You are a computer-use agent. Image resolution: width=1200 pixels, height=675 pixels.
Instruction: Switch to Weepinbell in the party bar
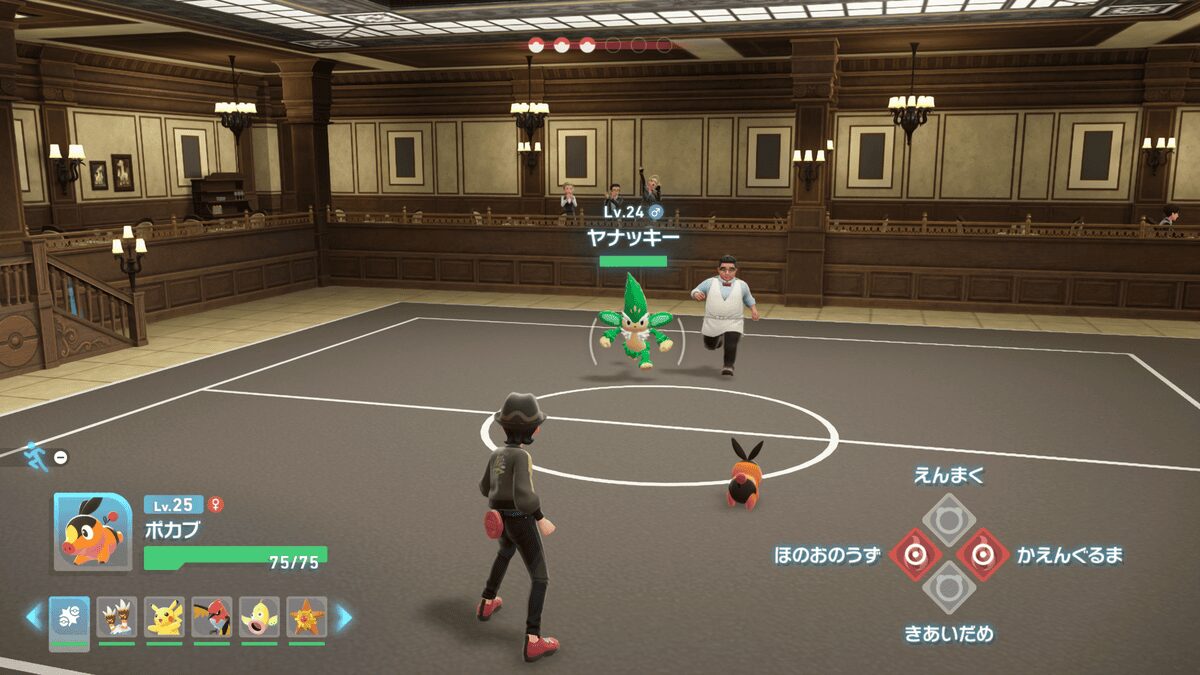pyautogui.click(x=260, y=618)
